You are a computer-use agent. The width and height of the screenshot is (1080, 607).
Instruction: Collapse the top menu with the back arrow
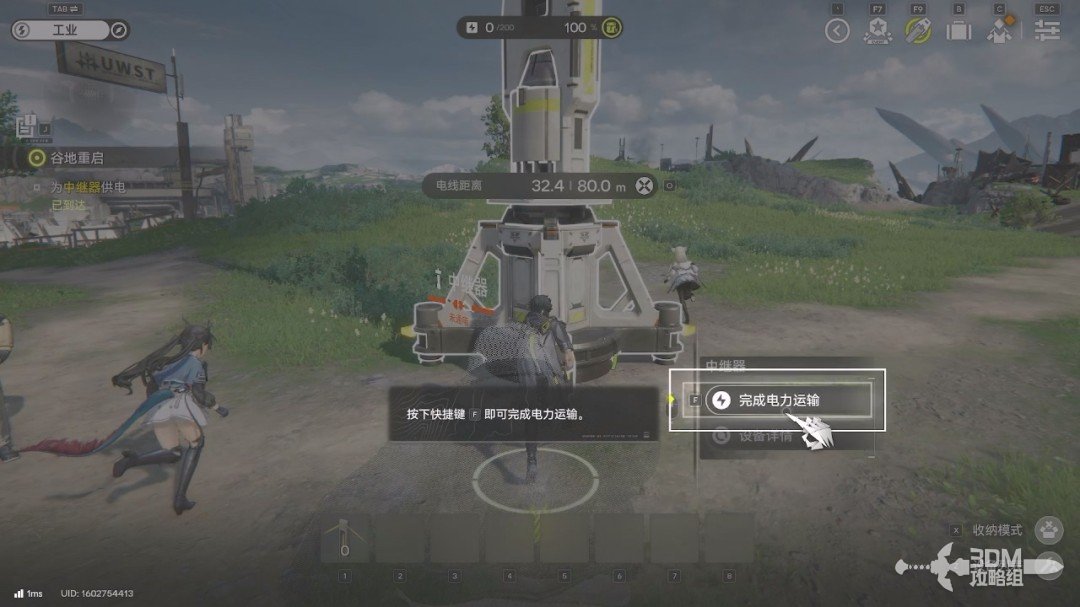pyautogui.click(x=837, y=31)
